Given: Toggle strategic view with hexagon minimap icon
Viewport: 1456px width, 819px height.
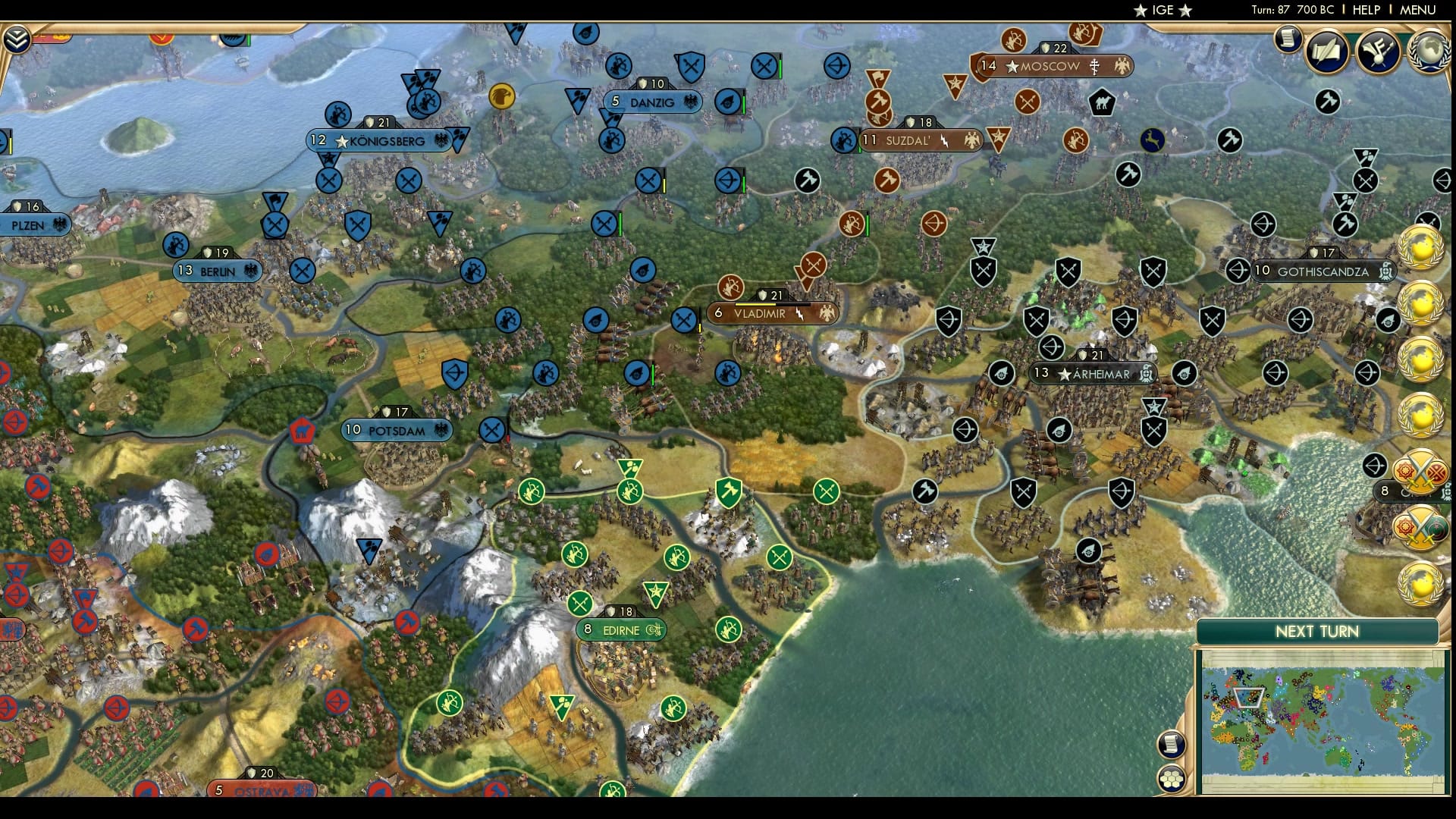Looking at the screenshot, I should point(1172,779).
